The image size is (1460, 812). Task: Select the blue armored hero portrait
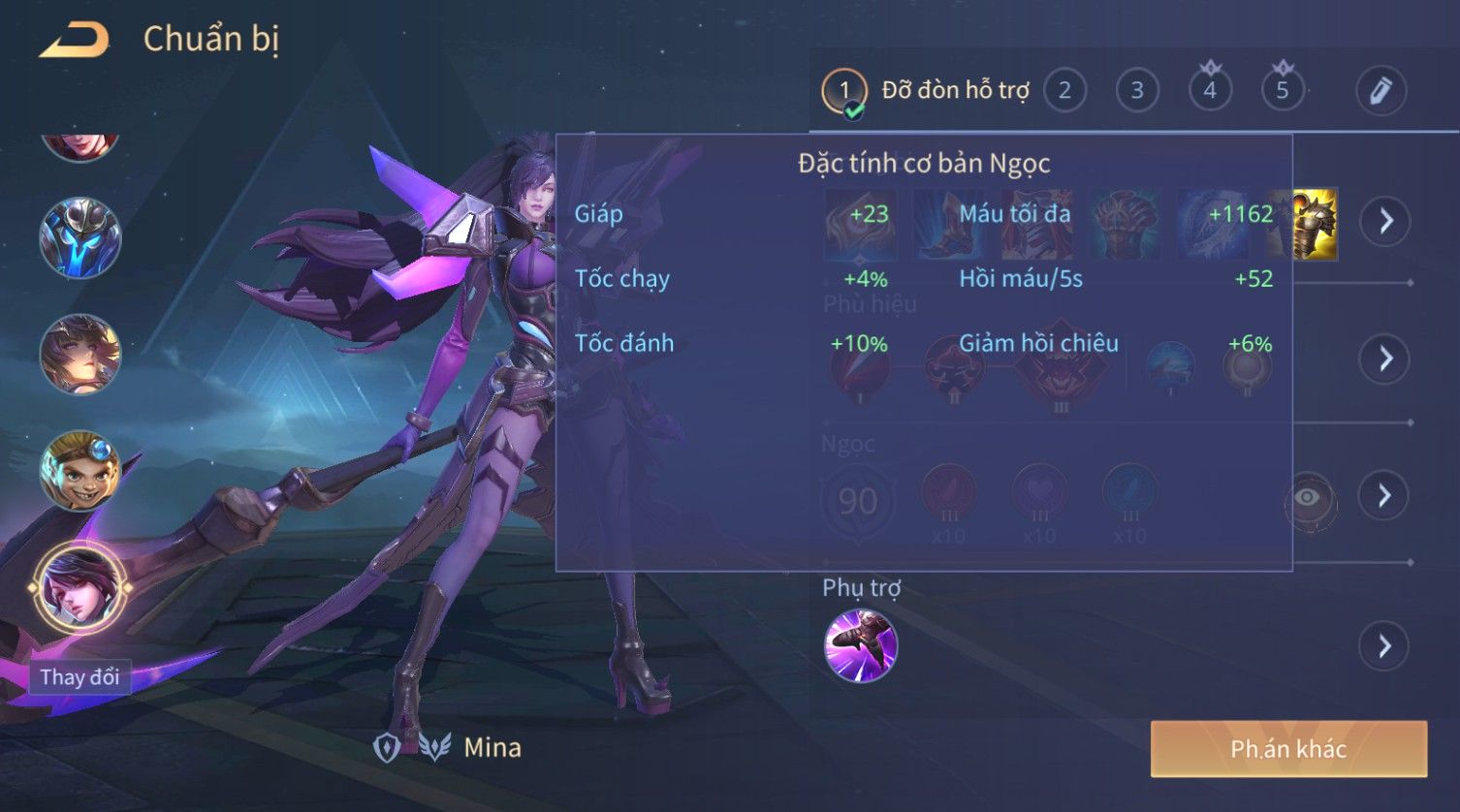tap(80, 237)
